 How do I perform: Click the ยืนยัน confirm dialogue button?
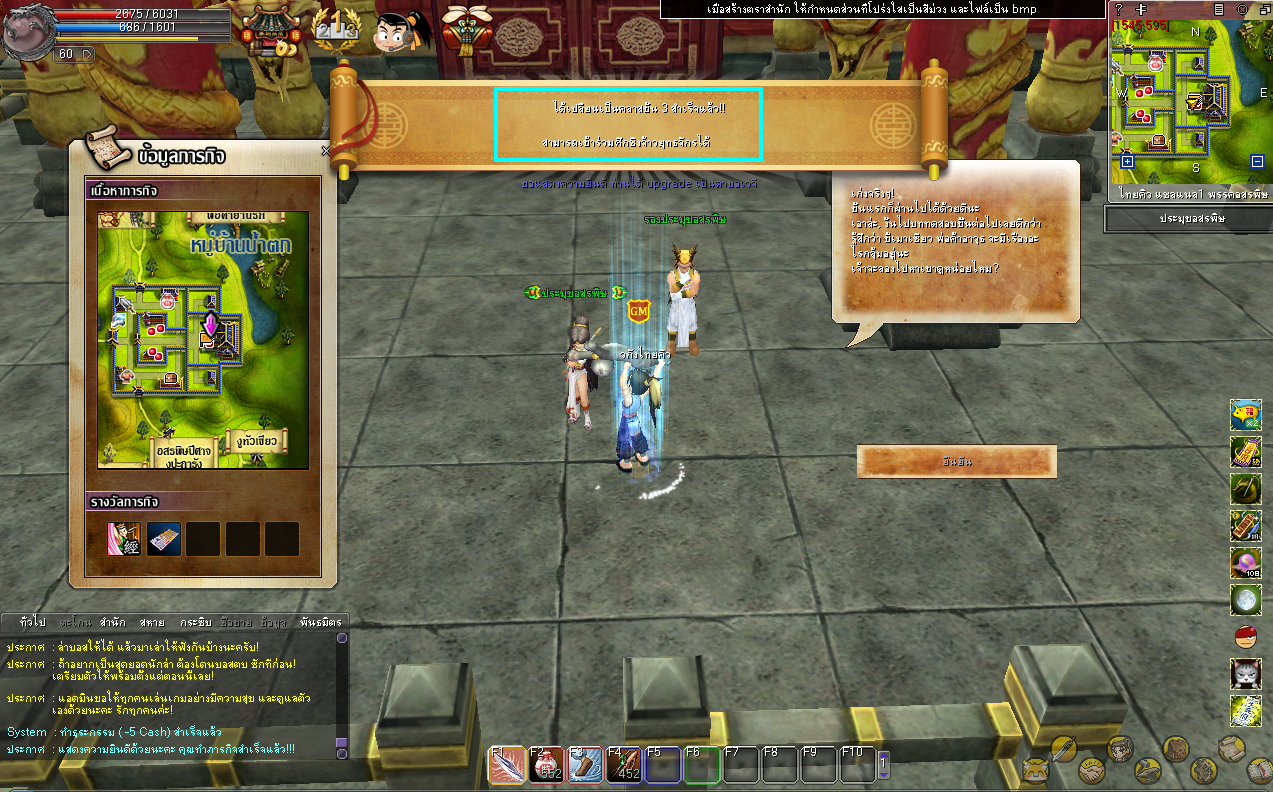point(956,462)
